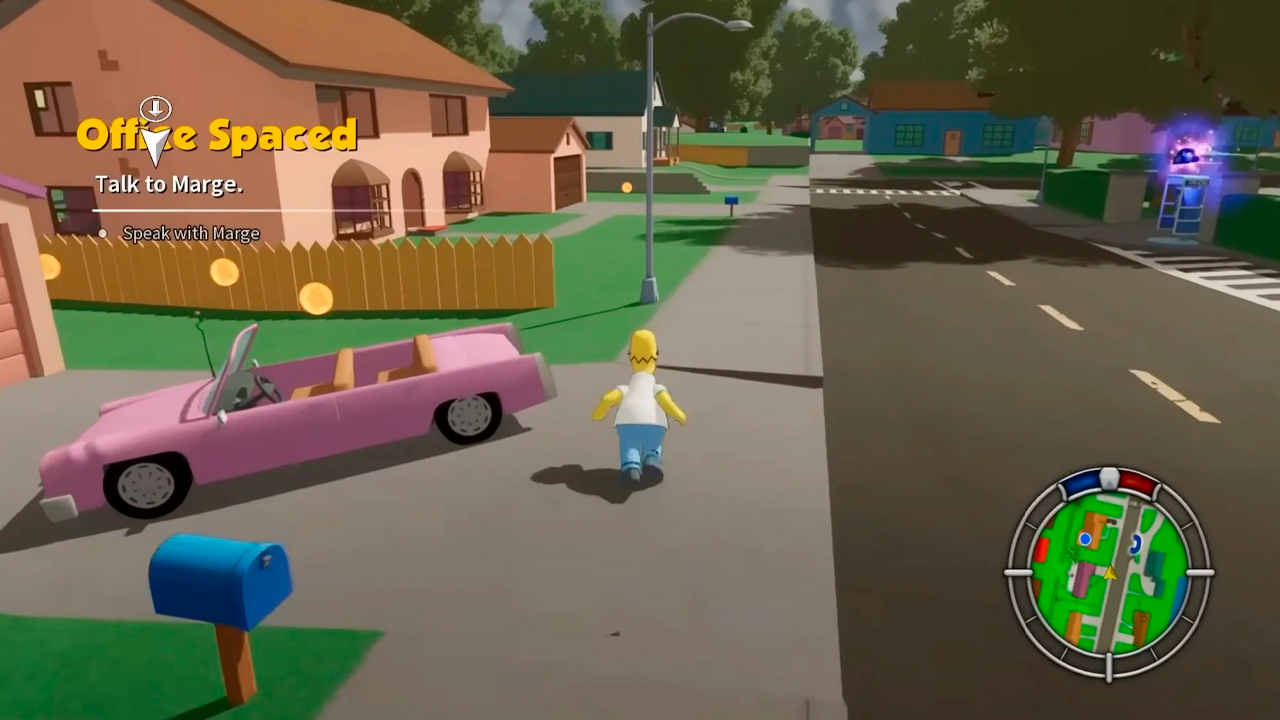Click the bullet point next to Speak with Marge
This screenshot has width=1280, height=720.
103,233
